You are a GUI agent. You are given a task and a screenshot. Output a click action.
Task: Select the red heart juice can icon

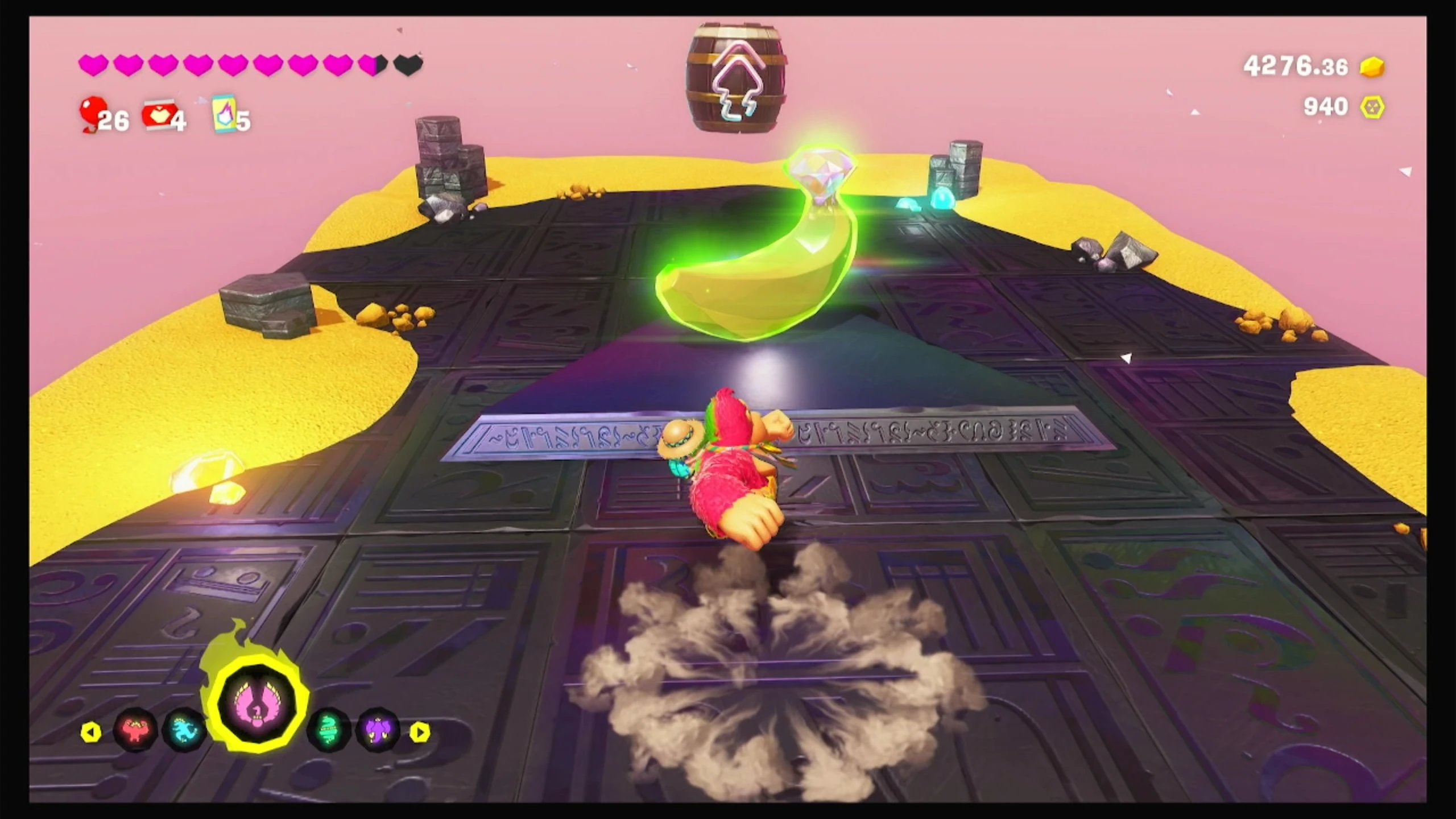click(x=159, y=115)
